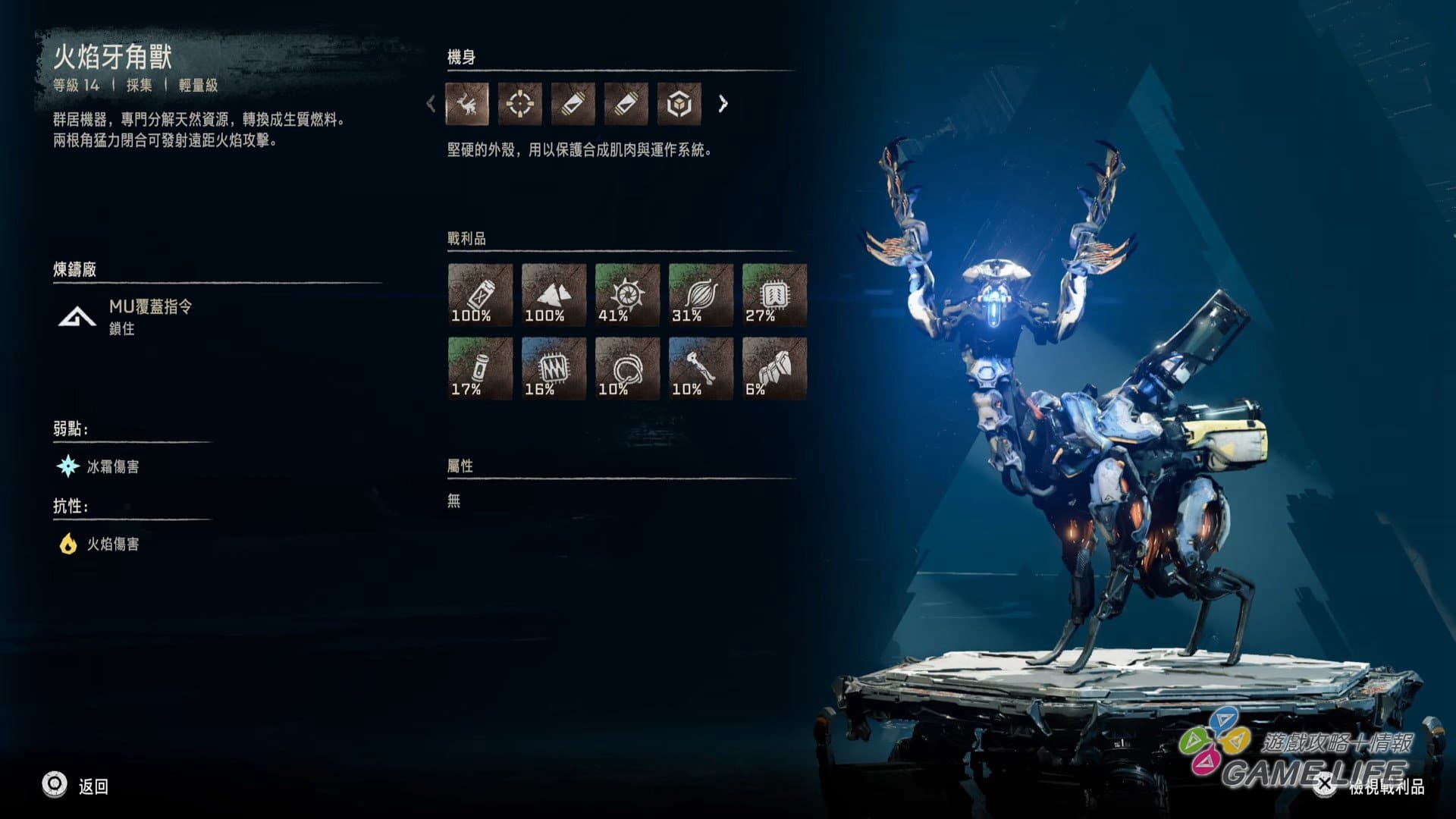This screenshot has width=1456, height=819.
Task: Pick the striped wire coil loot at 31%
Action: 701,294
